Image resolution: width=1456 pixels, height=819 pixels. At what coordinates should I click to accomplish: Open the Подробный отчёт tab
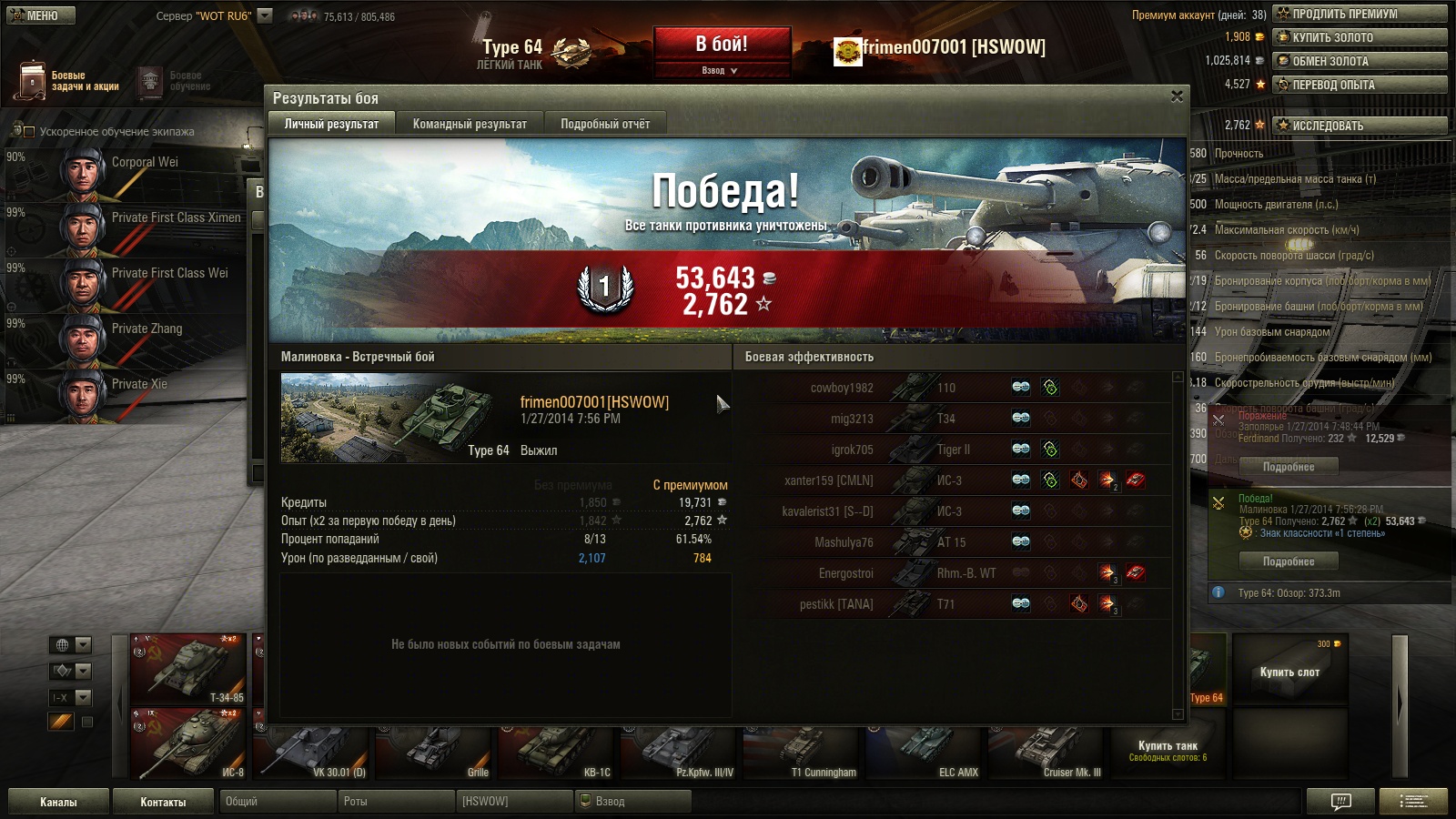(x=605, y=124)
